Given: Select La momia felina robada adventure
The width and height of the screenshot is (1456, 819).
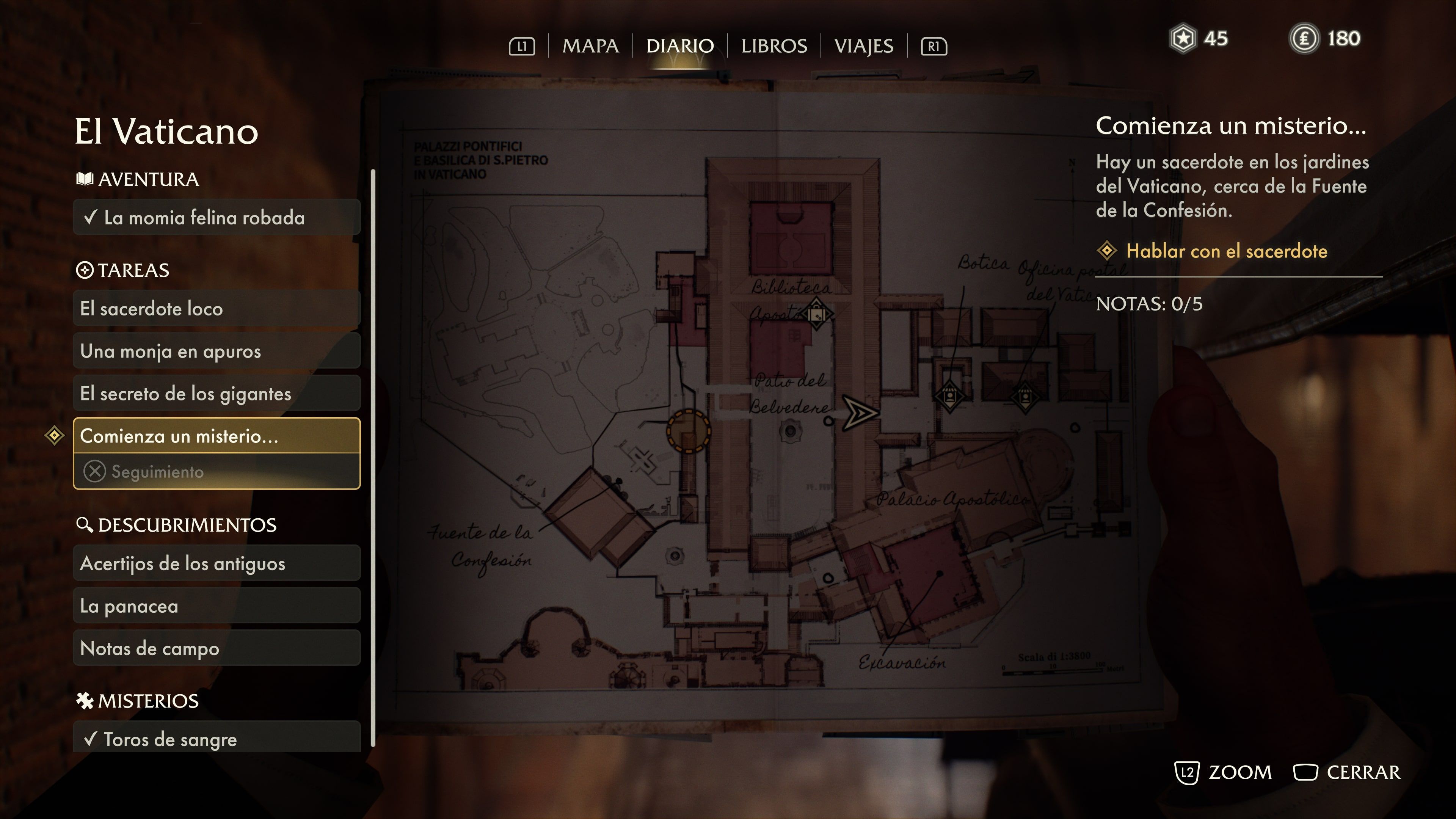Looking at the screenshot, I should coord(217,218).
